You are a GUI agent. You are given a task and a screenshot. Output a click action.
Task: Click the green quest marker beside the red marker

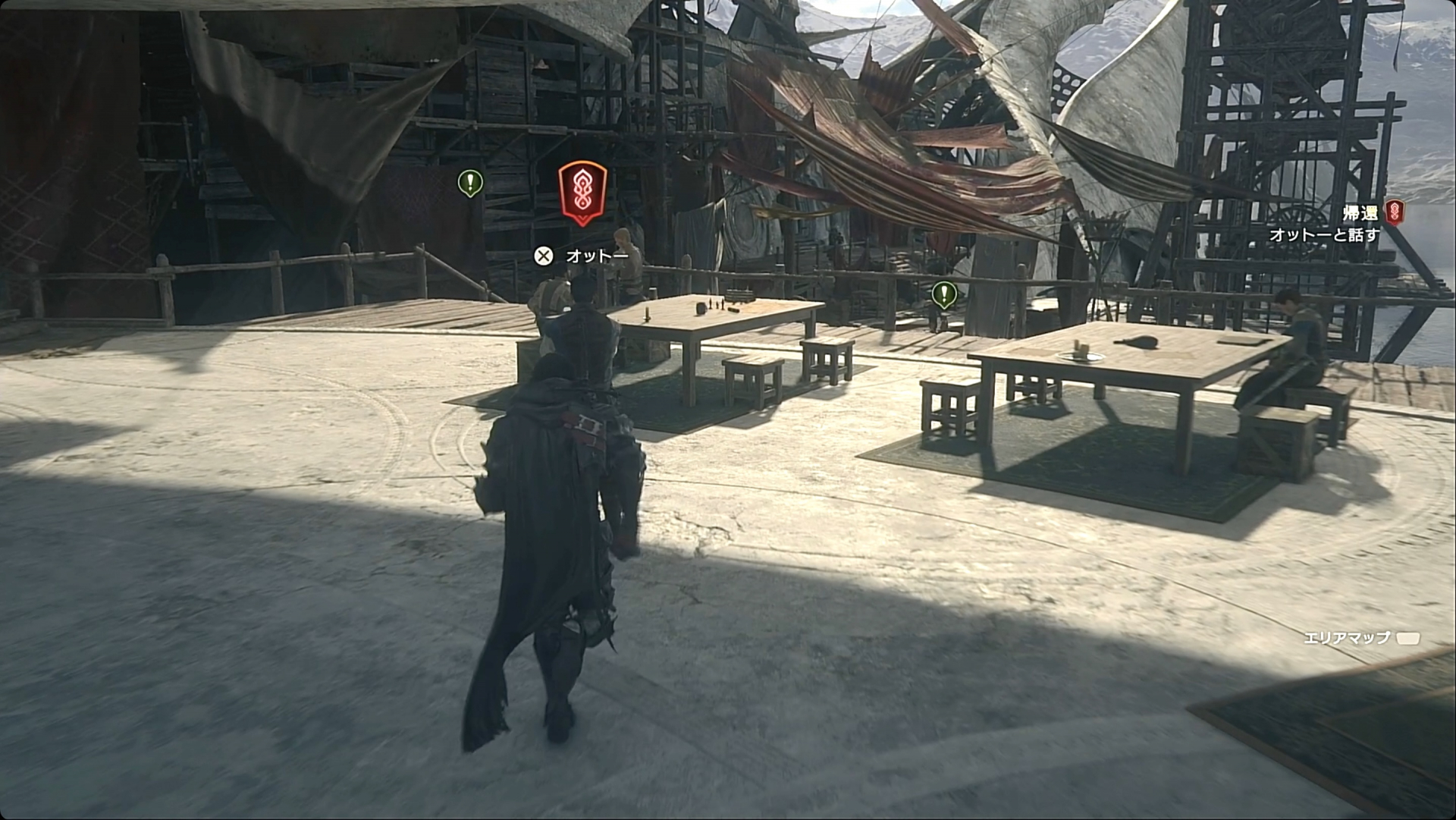click(x=470, y=183)
